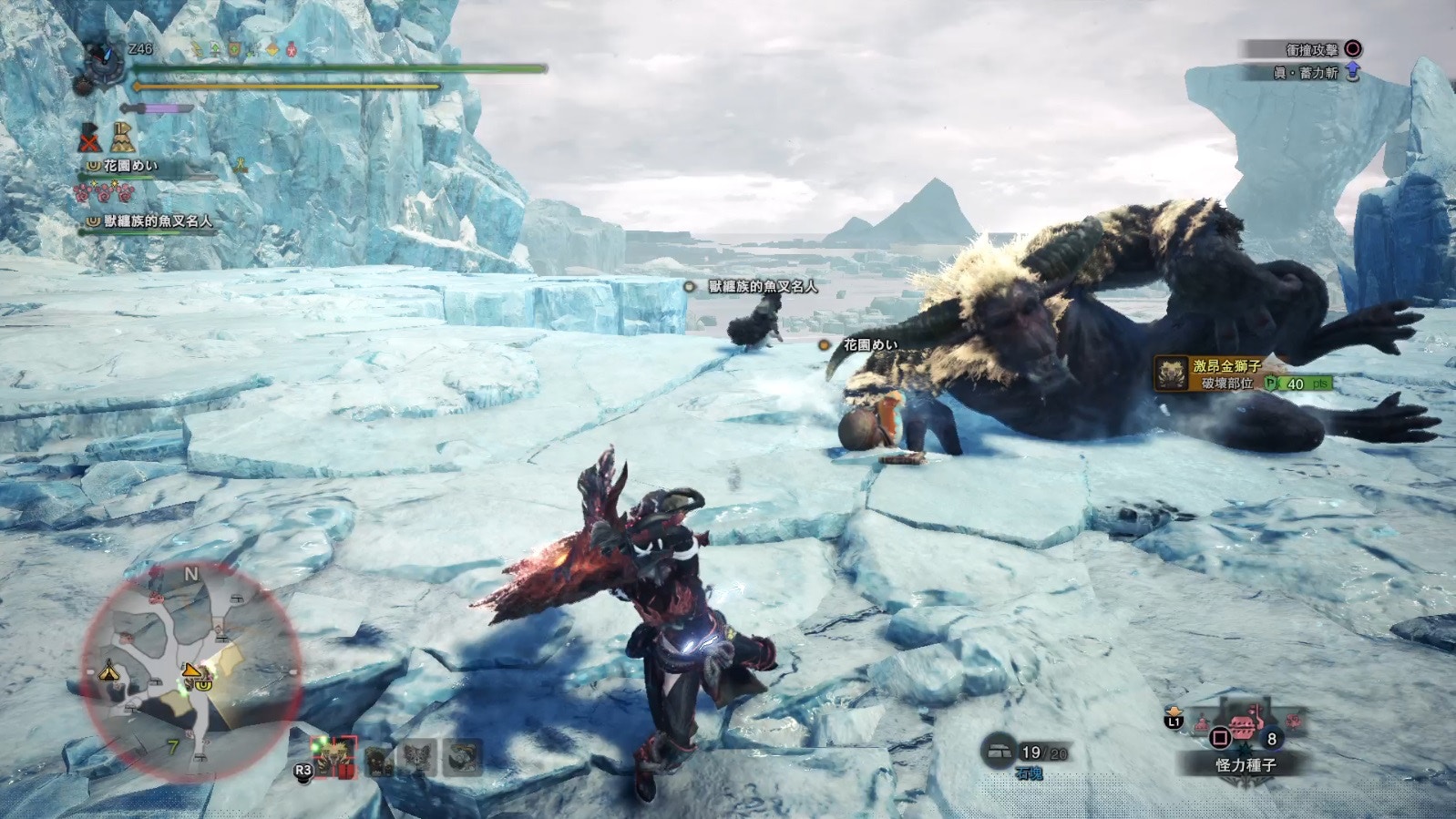This screenshot has height=819, width=1456.
Task: Click the crossed-out black mantle icon
Action: tap(88, 138)
